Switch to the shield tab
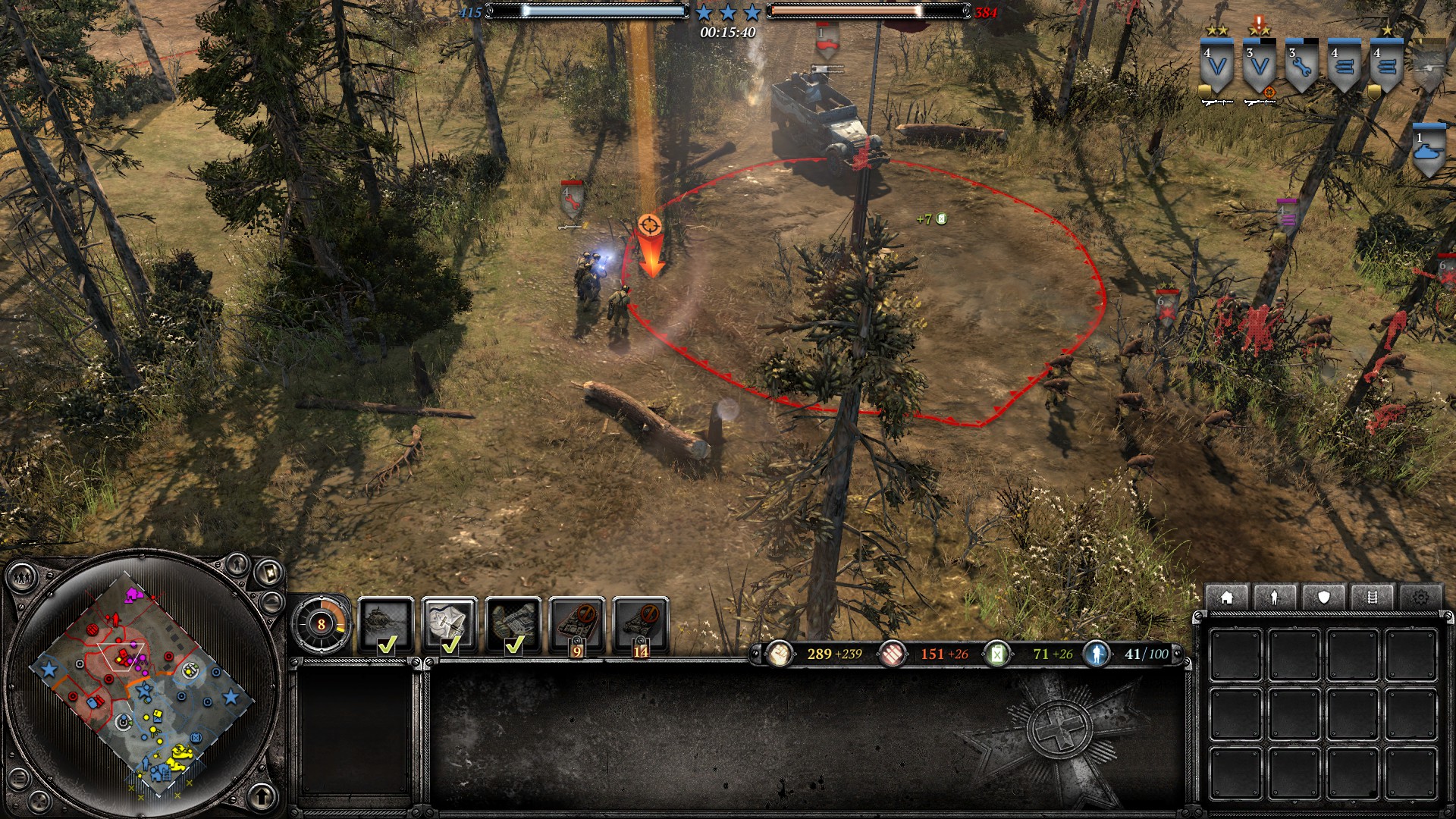The height and width of the screenshot is (819, 1456). (x=1323, y=598)
